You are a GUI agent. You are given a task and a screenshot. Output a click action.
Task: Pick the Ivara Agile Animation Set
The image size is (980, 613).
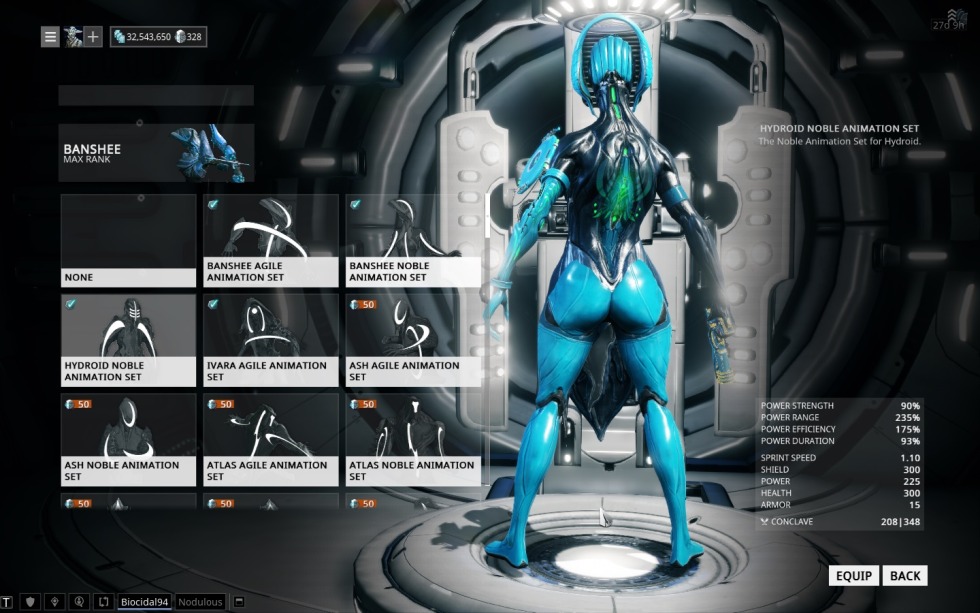[x=270, y=340]
